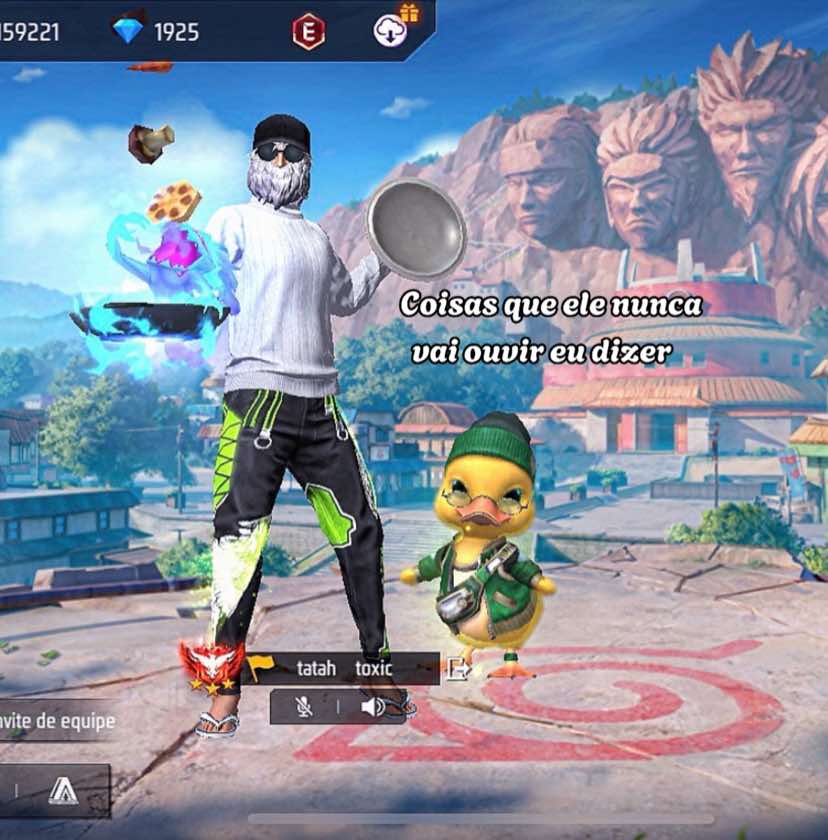The height and width of the screenshot is (840, 828).
Task: Leave the team with the exit icon
Action: click(x=457, y=669)
